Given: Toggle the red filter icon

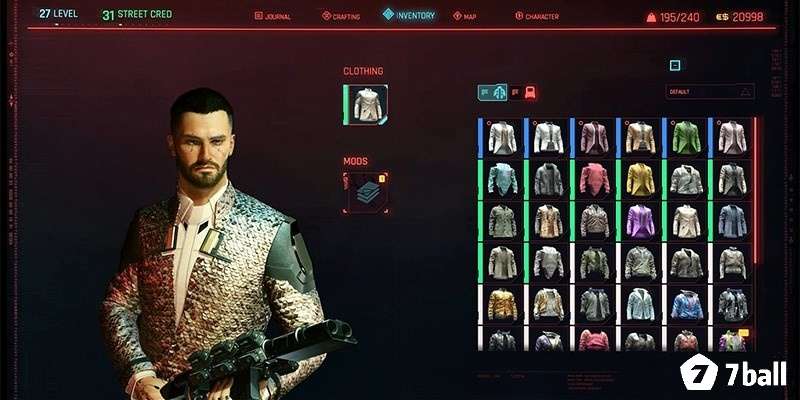Looking at the screenshot, I should (531, 92).
